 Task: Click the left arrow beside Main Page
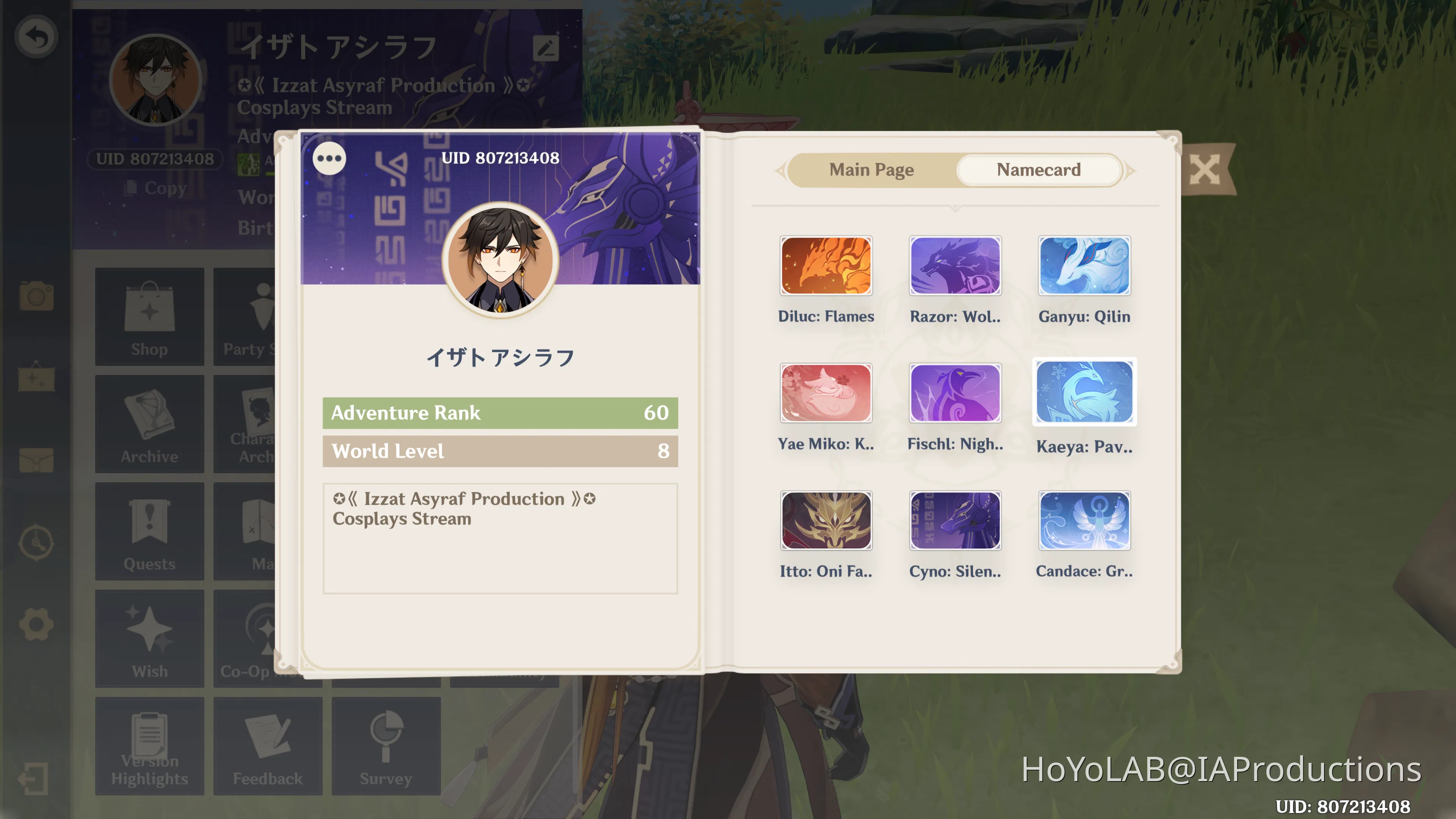(x=781, y=169)
